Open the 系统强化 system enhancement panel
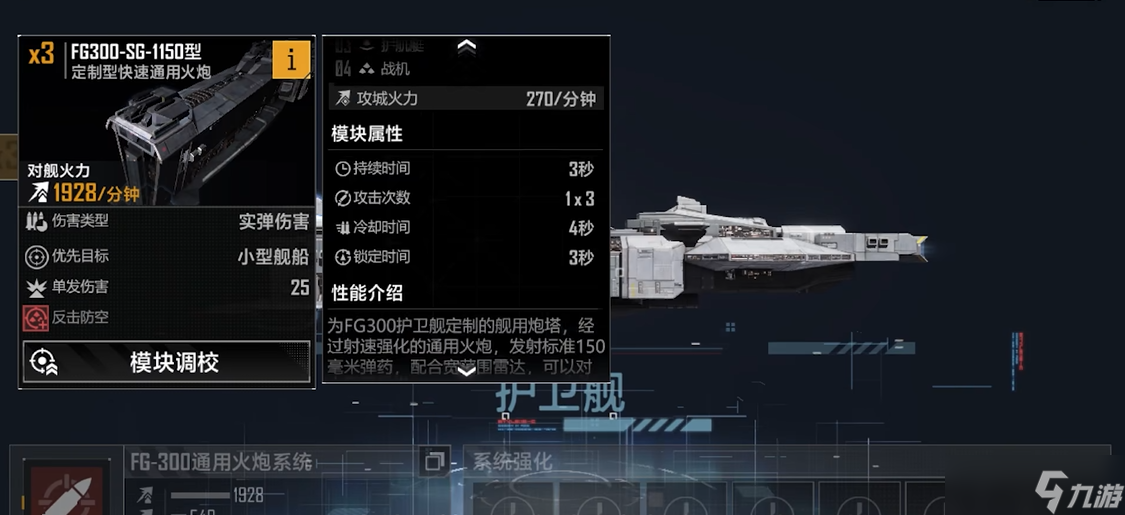This screenshot has width=1125, height=515. point(512,462)
